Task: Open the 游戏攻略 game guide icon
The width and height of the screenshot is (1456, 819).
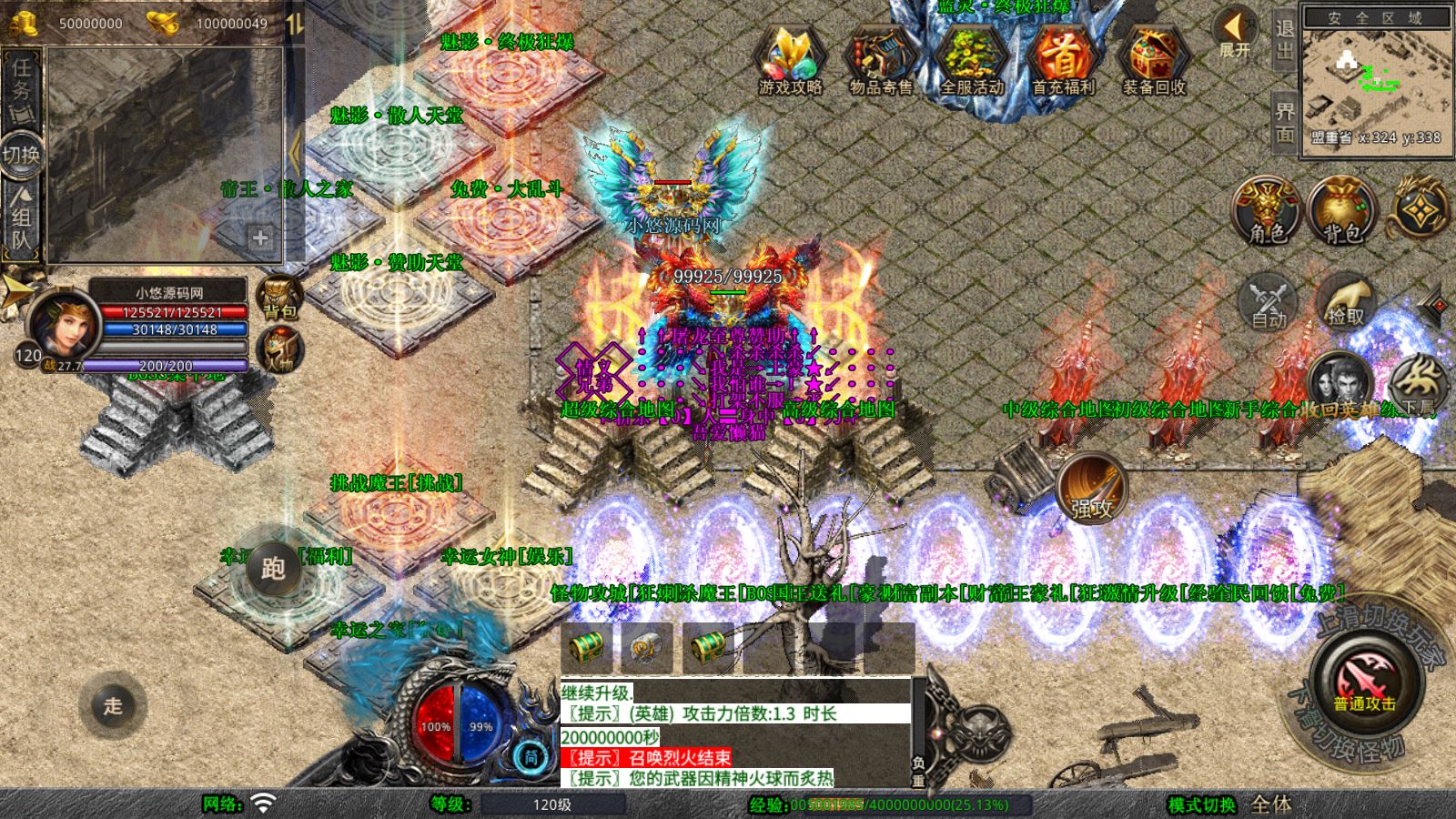Action: [x=790, y=62]
